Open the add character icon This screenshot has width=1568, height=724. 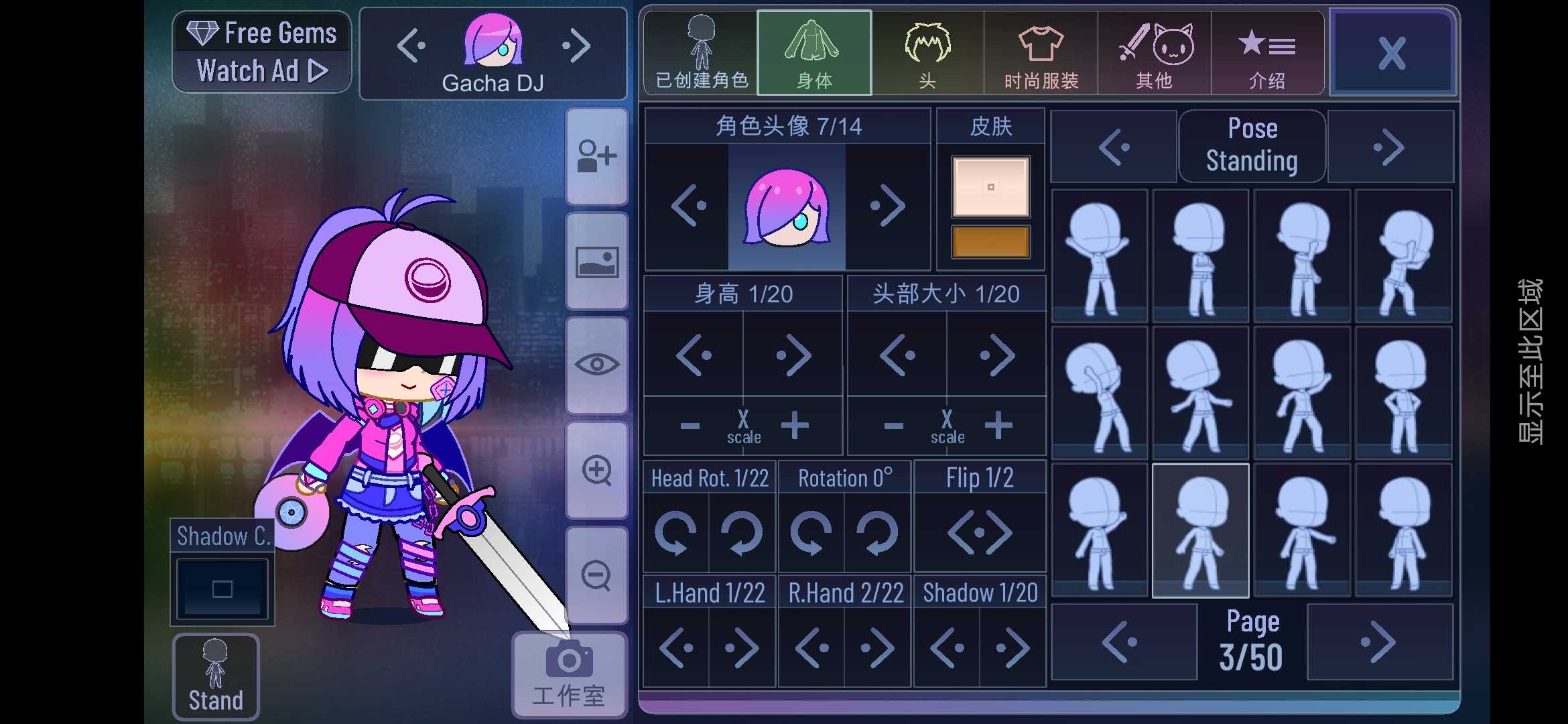pyautogui.click(x=596, y=156)
